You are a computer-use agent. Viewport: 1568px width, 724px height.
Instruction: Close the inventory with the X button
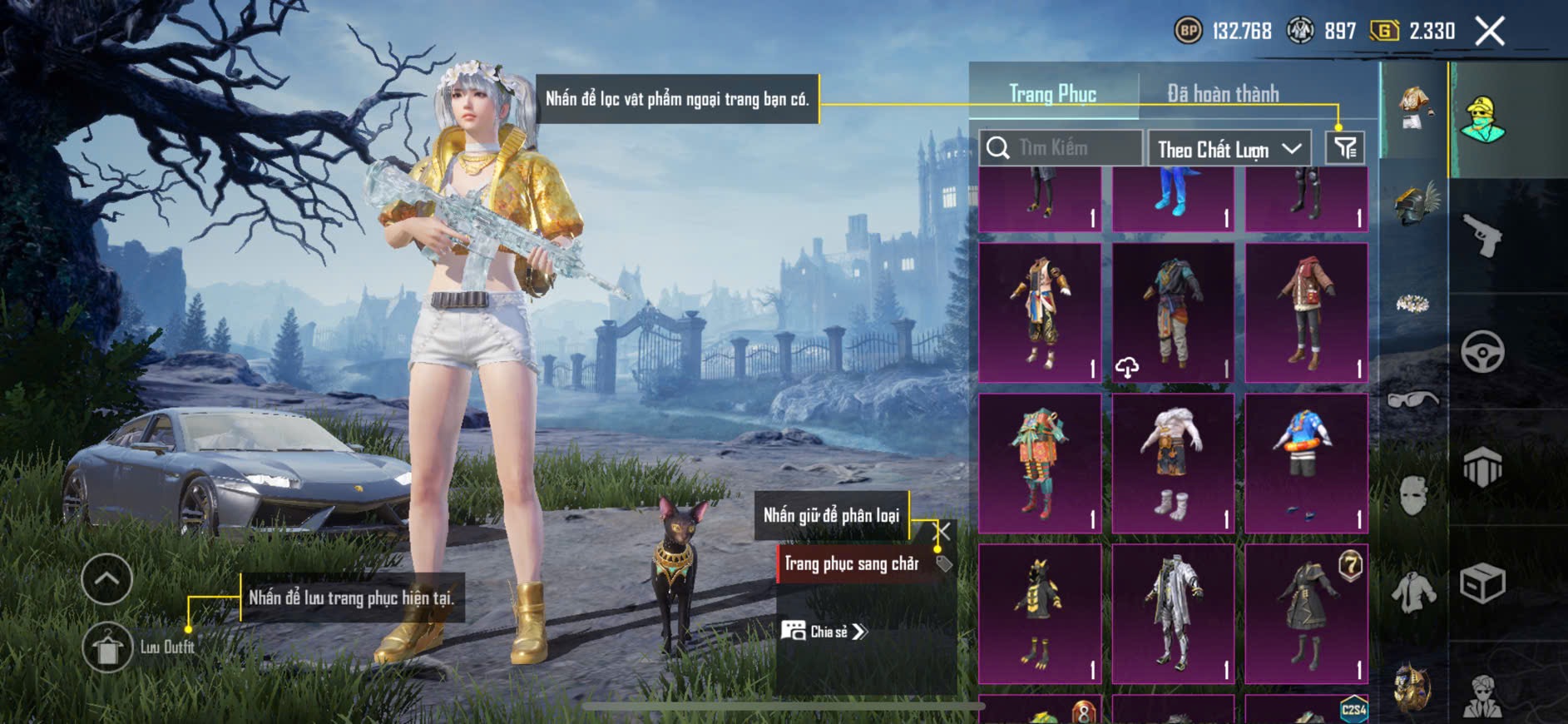(x=1489, y=32)
